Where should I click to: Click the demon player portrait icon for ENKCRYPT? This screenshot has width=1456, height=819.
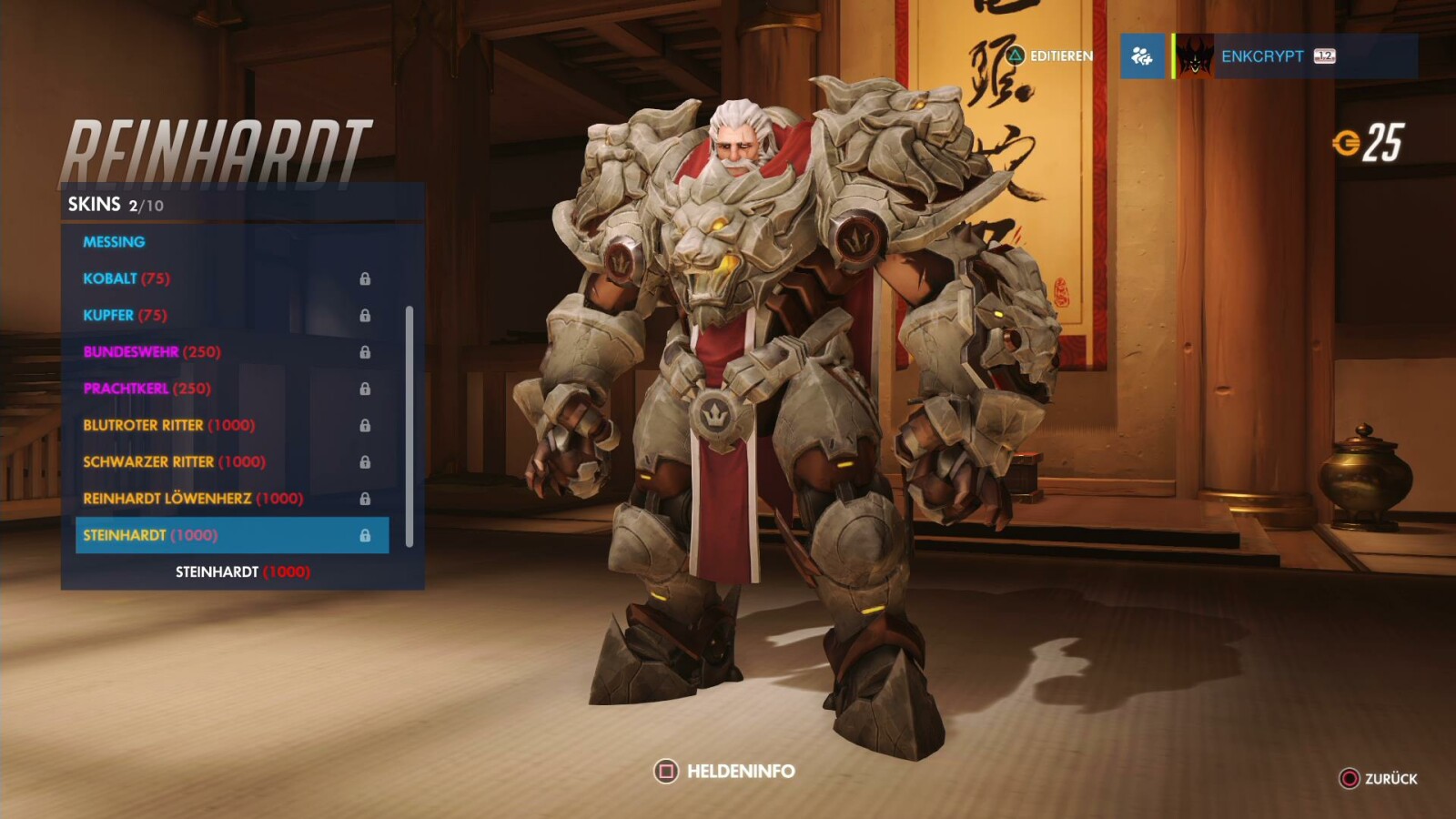pyautogui.click(x=1193, y=56)
